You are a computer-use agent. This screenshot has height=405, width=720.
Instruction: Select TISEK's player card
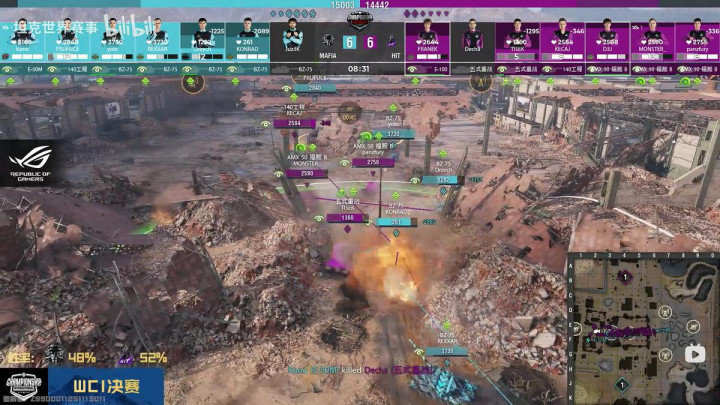pyautogui.click(x=517, y=37)
